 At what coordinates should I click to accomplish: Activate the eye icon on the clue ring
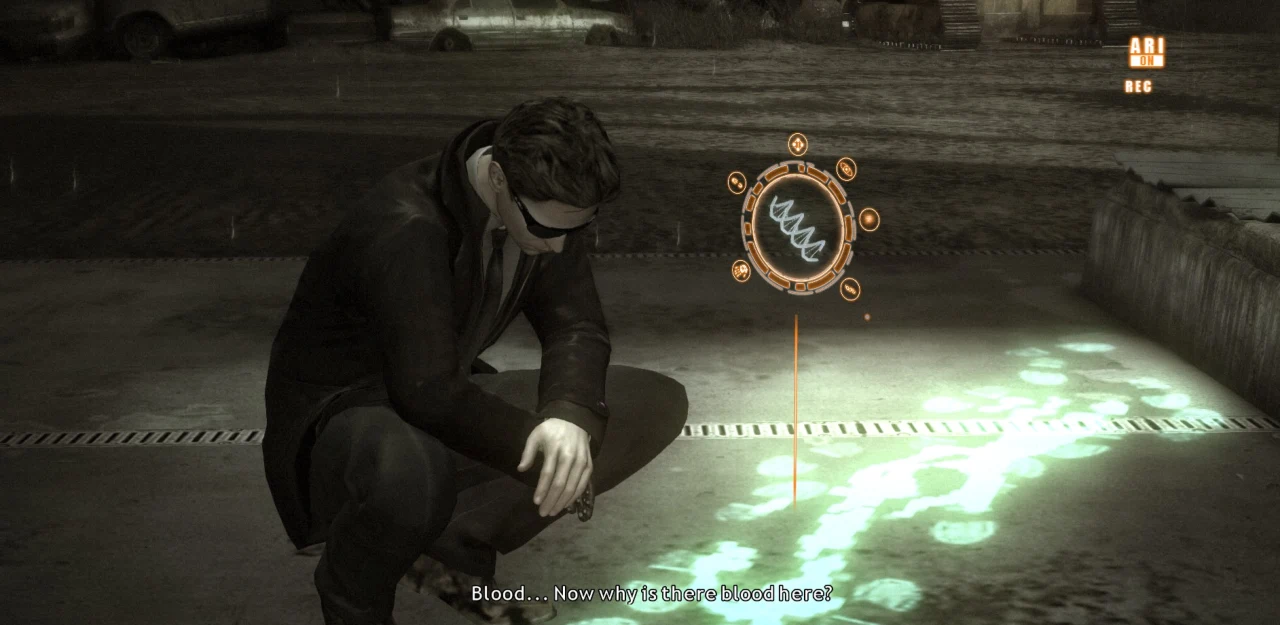(x=846, y=168)
